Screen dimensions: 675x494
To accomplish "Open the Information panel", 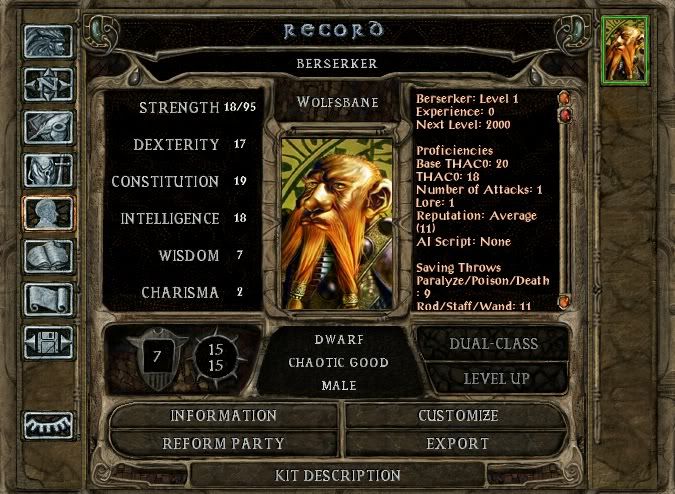I will tap(223, 416).
